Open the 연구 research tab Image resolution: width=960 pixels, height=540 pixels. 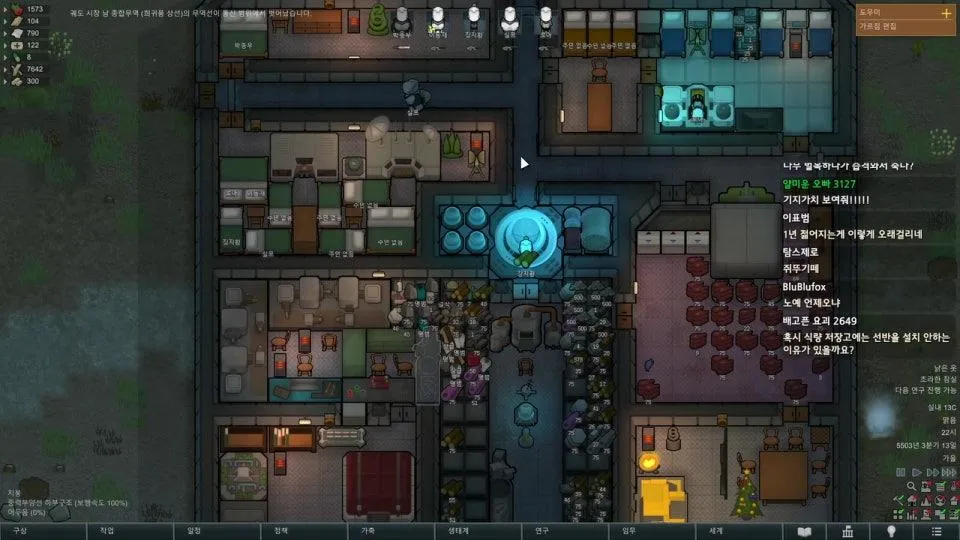click(x=542, y=531)
